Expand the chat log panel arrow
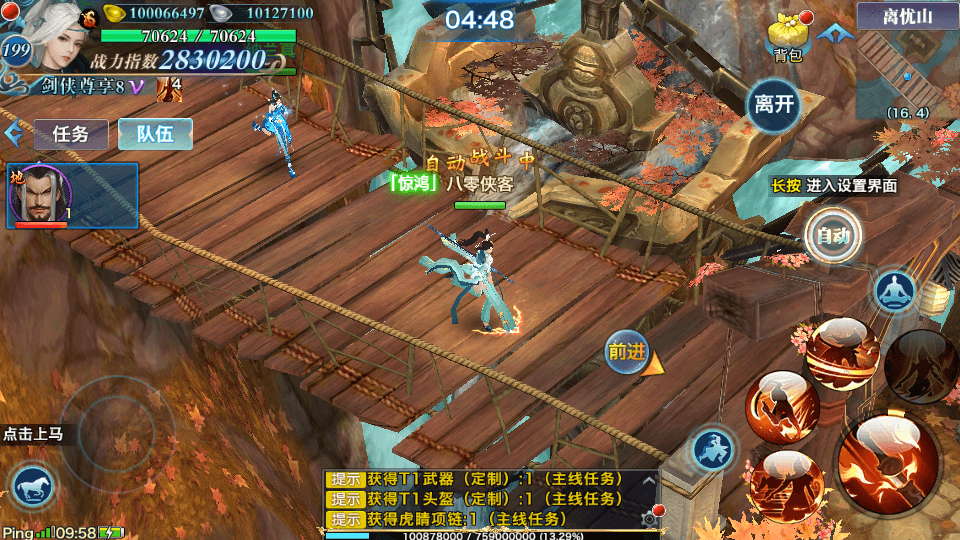 tap(649, 481)
